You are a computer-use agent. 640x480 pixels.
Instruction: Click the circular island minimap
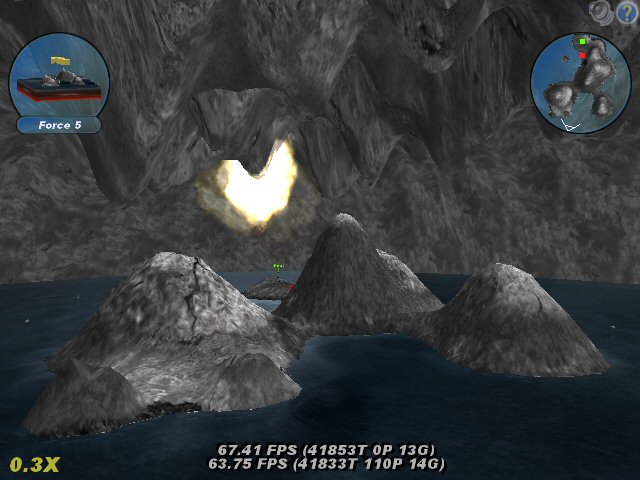click(x=581, y=84)
